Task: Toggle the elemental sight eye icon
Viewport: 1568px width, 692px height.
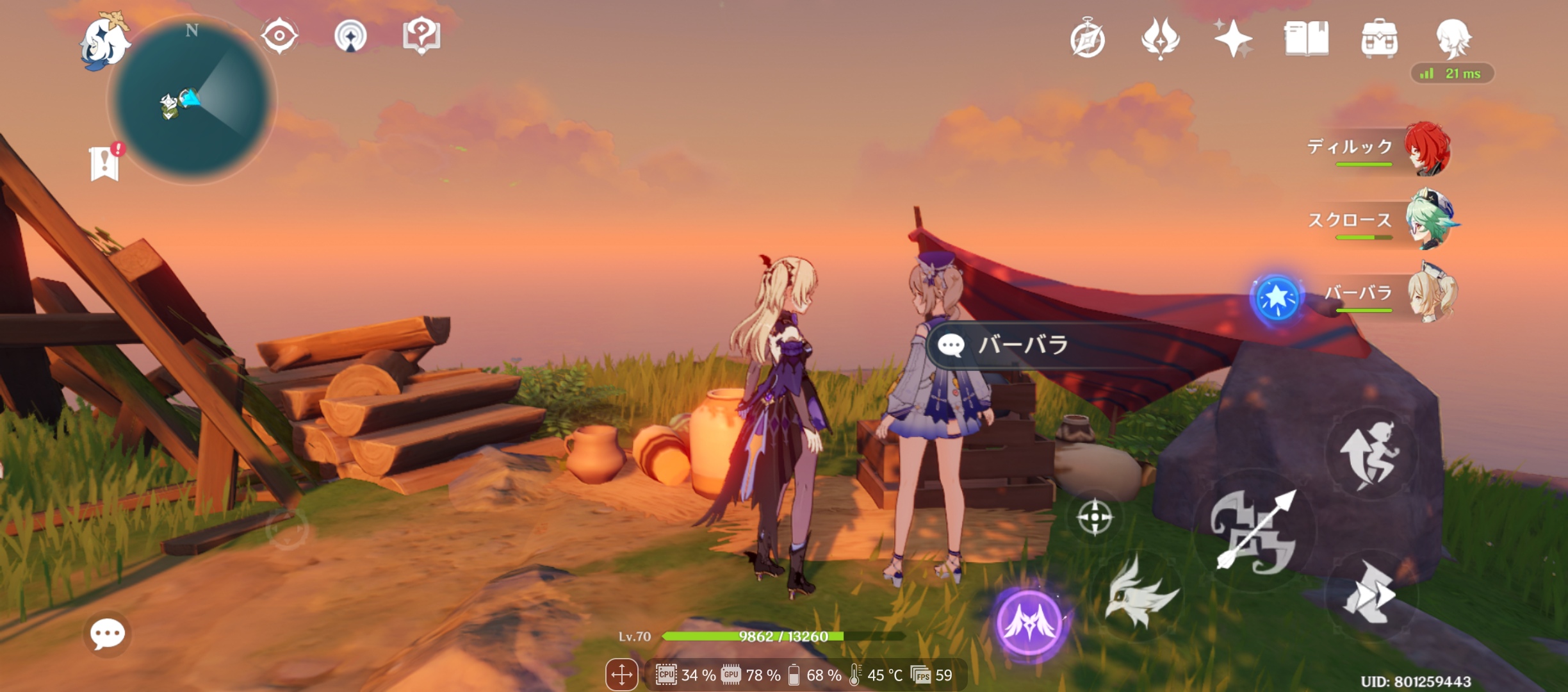Action: pyautogui.click(x=279, y=35)
